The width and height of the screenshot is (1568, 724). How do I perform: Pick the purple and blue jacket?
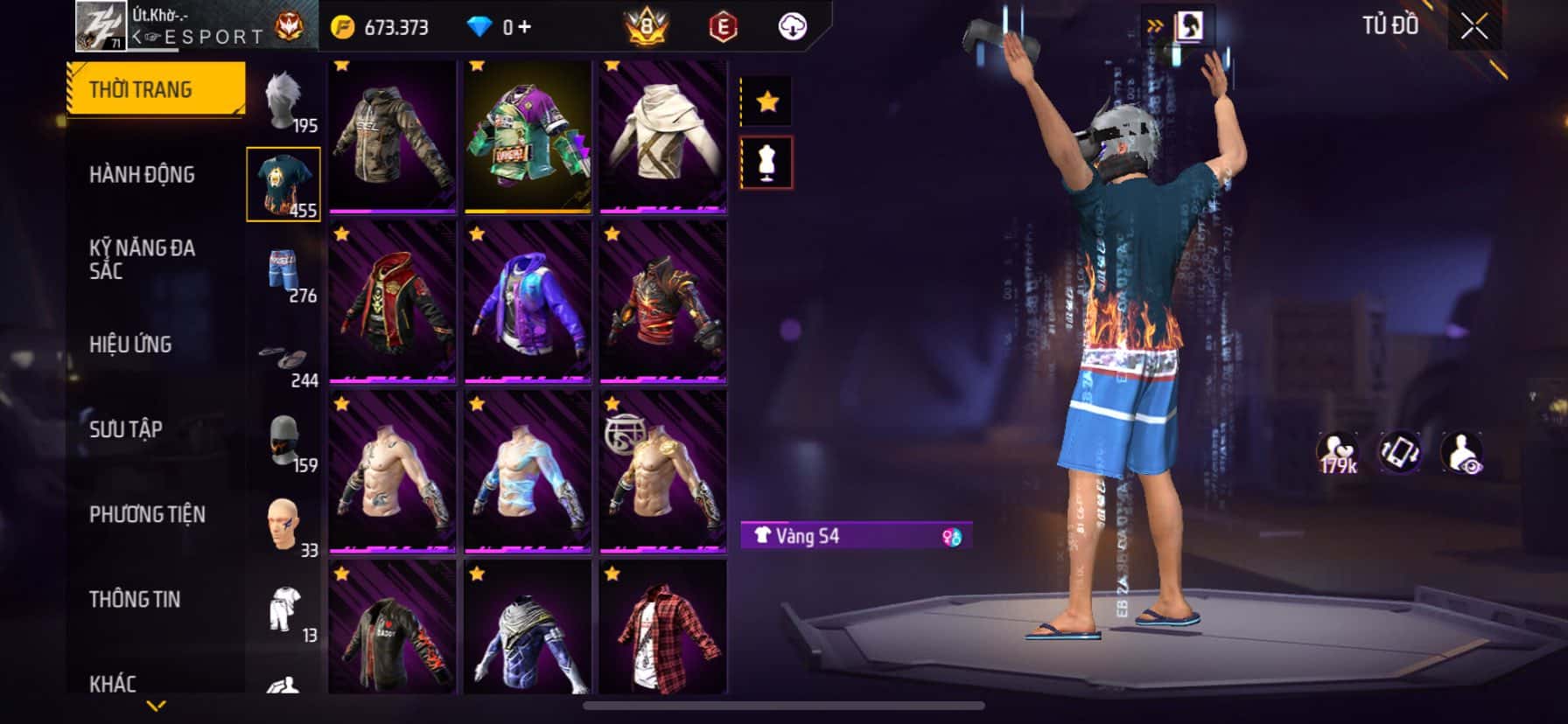pos(528,302)
